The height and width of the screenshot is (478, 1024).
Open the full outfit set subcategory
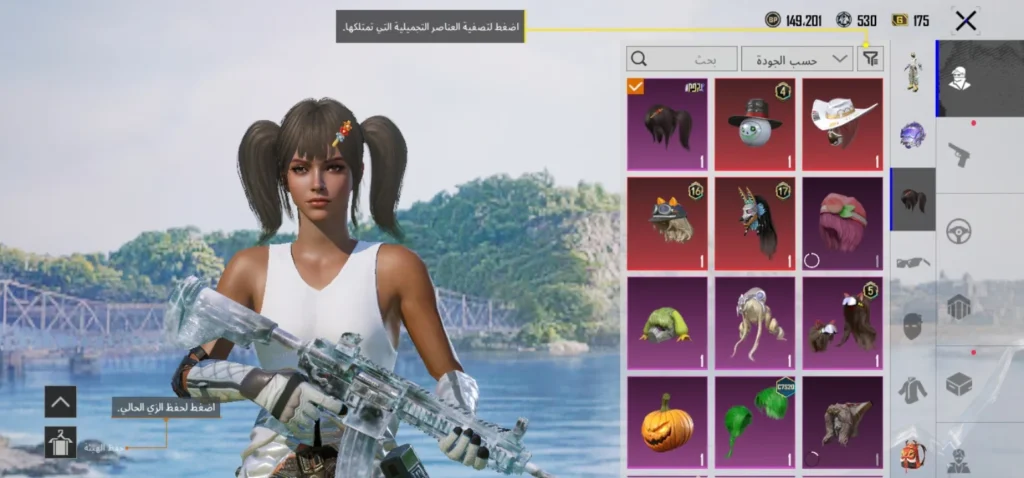[912, 72]
